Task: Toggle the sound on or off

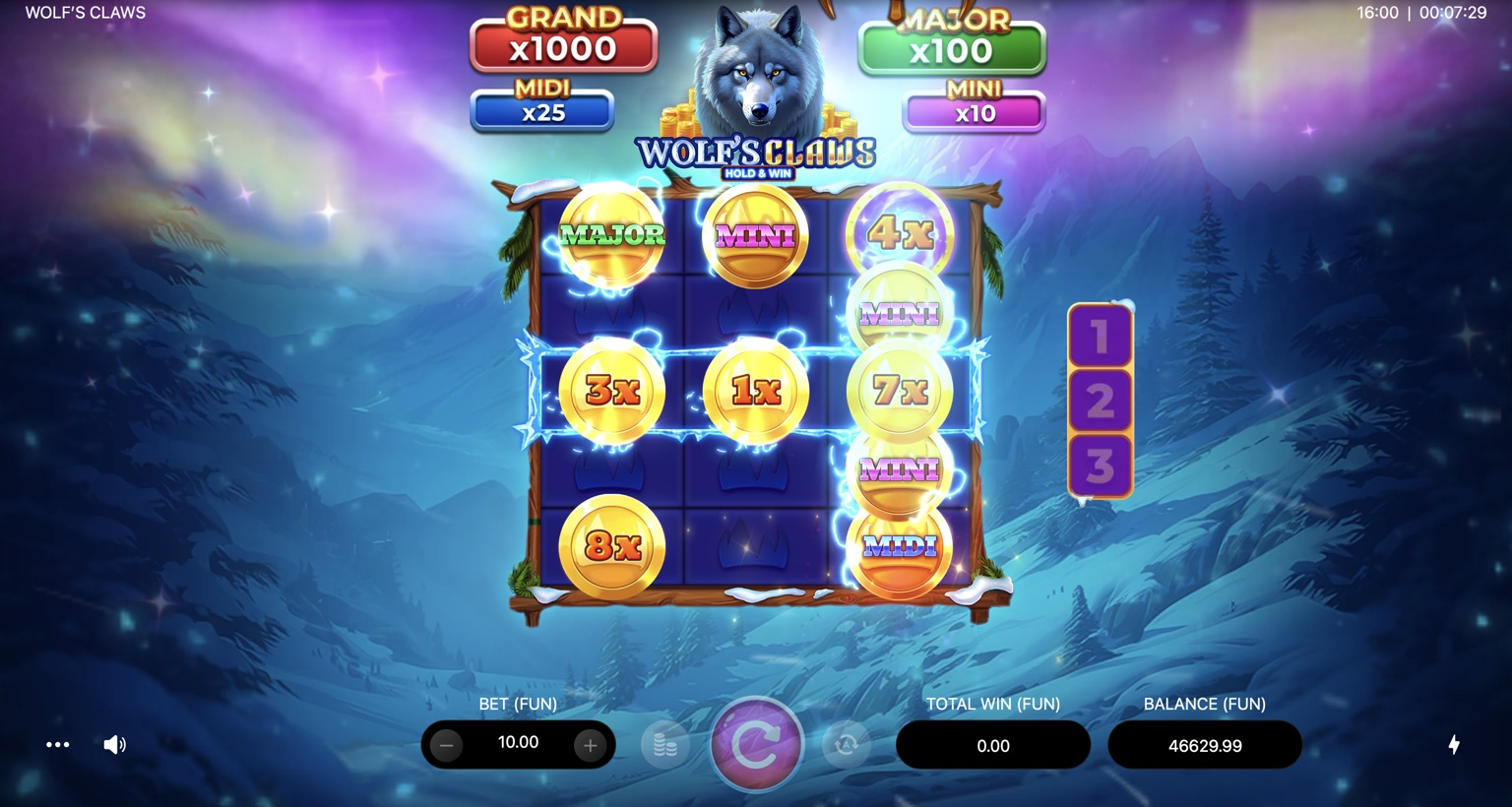Action: (114, 744)
